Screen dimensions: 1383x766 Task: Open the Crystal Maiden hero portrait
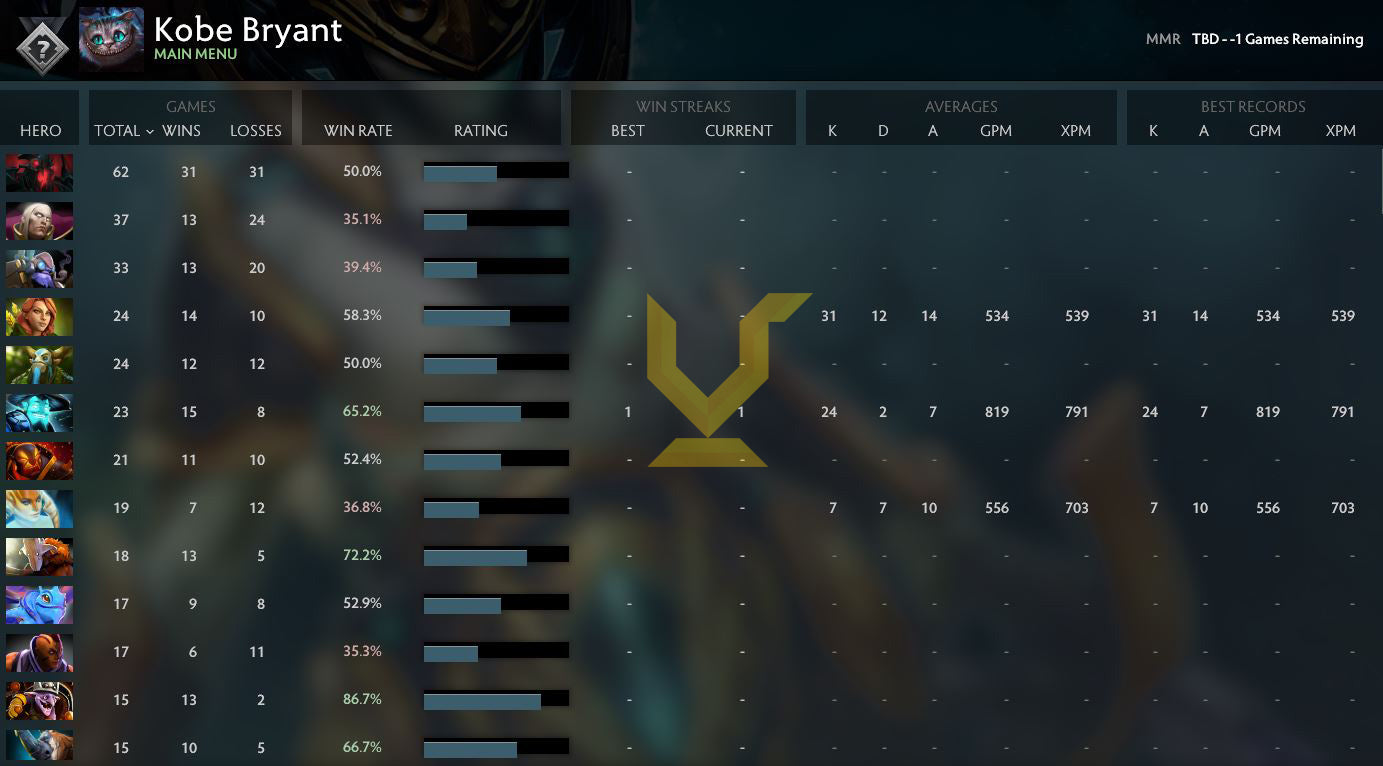40,507
